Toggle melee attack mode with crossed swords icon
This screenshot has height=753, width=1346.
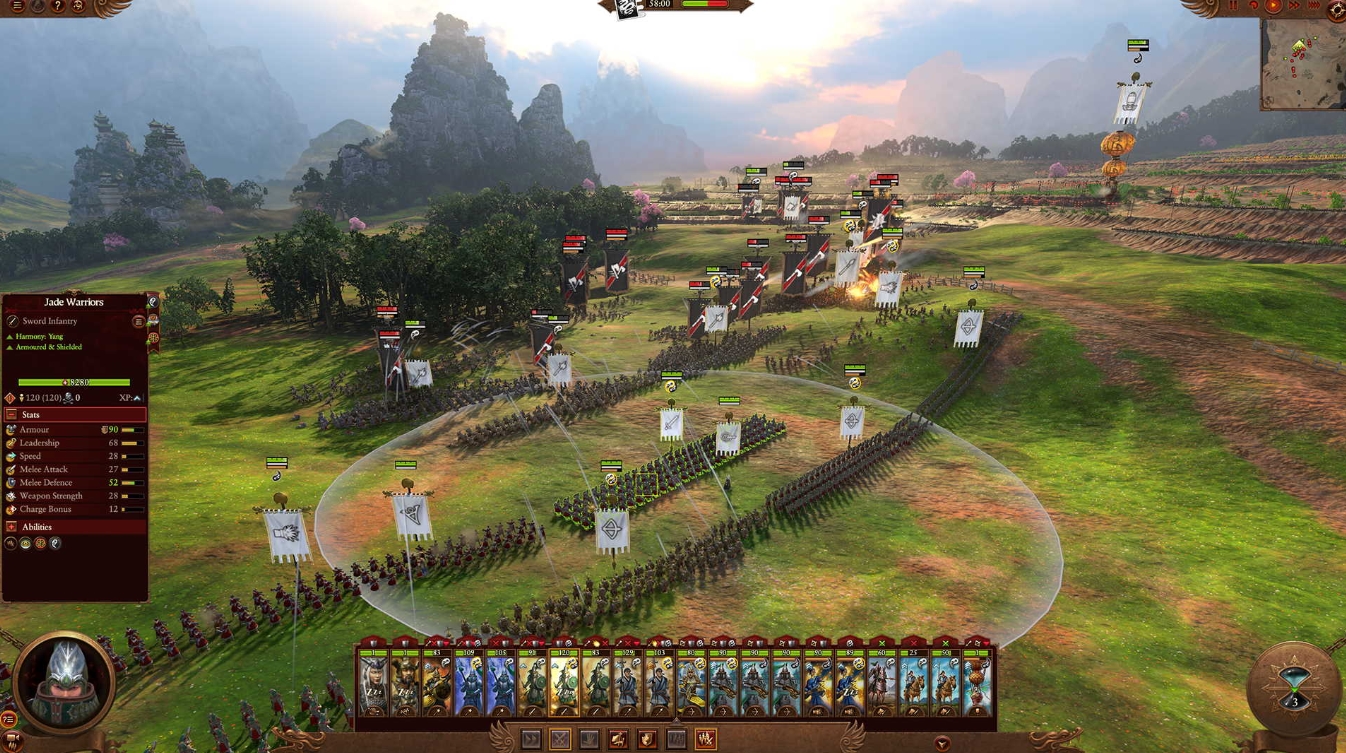[x=560, y=738]
